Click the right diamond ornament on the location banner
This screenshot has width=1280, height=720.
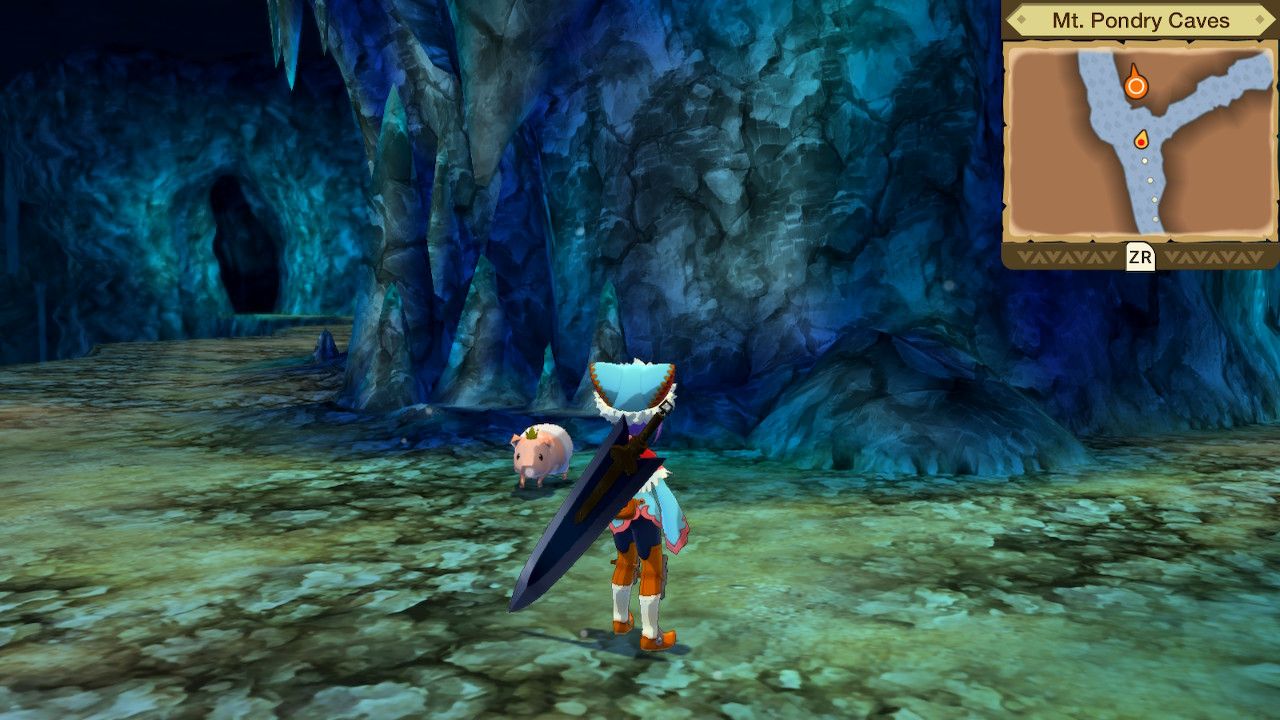click(1259, 18)
